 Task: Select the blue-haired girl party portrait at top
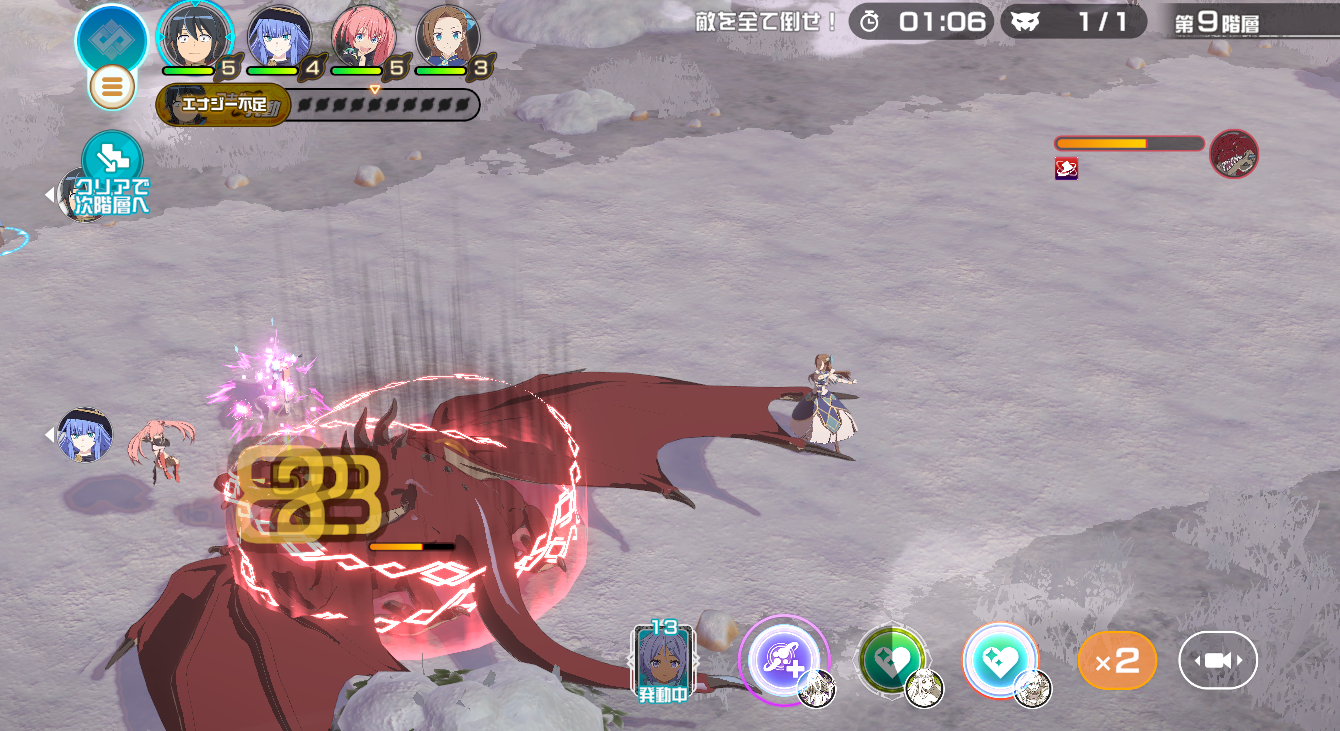tap(279, 36)
